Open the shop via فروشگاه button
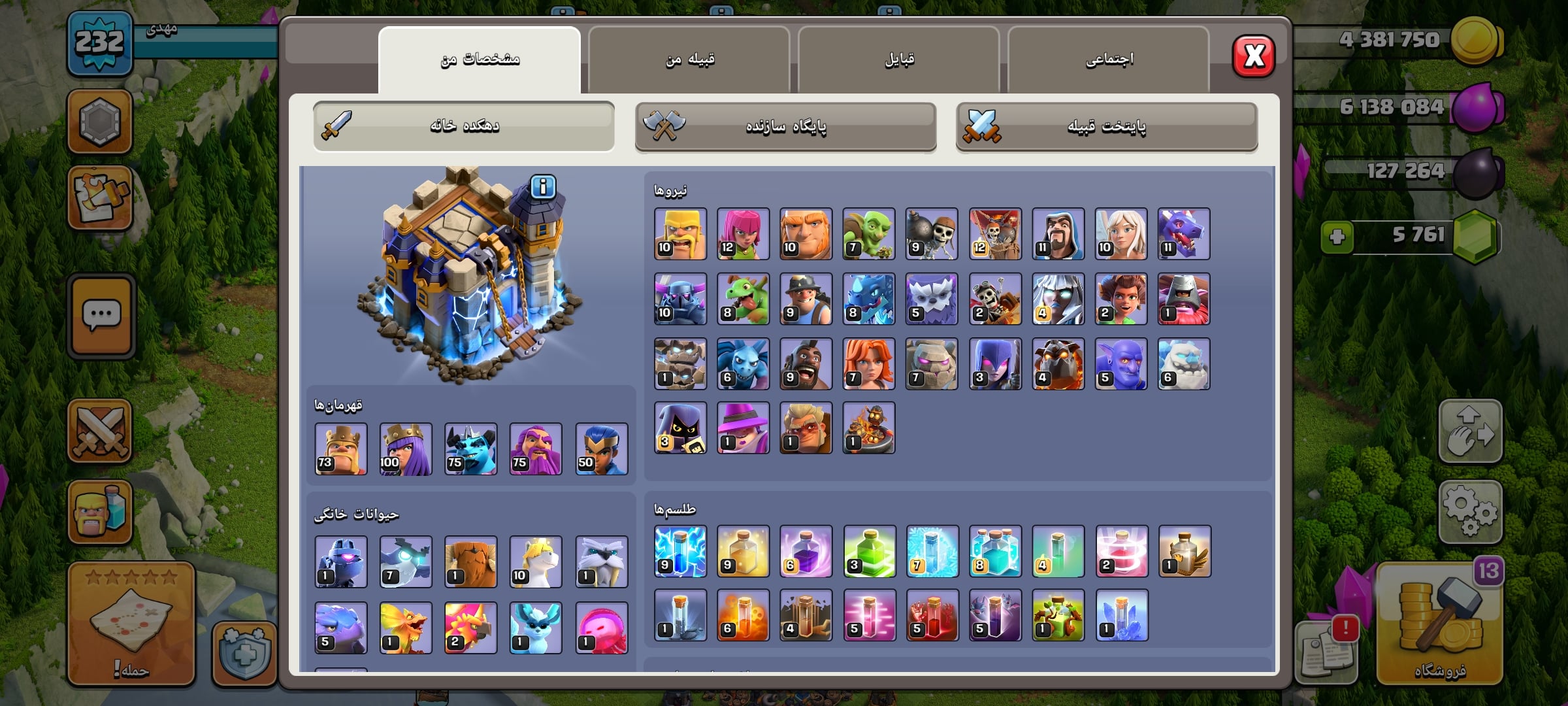1568x706 pixels. pyautogui.click(x=1439, y=624)
